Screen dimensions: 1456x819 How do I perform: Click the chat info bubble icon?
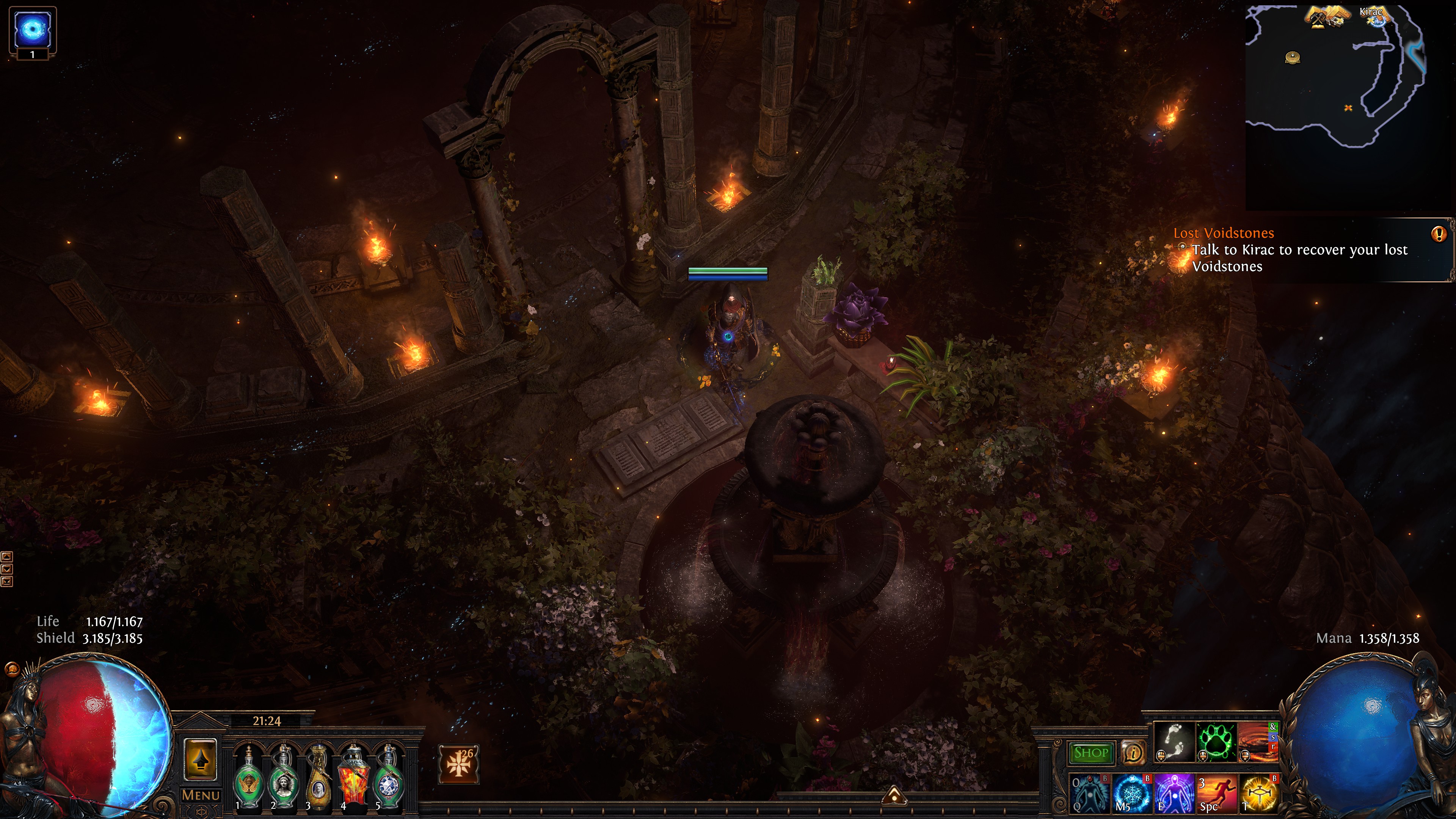point(1133,752)
